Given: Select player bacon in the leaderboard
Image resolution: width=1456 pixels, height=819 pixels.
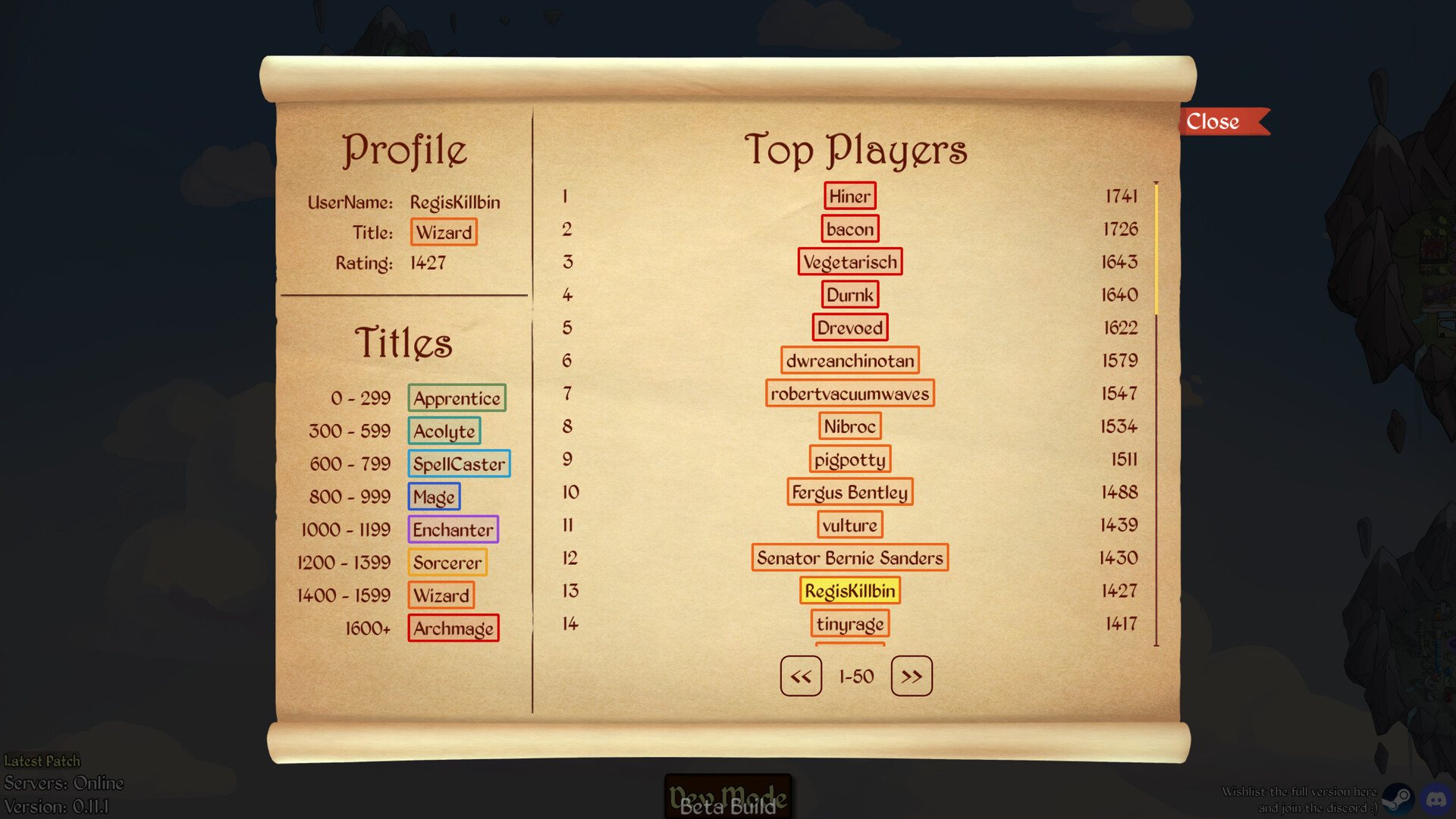Looking at the screenshot, I should [x=849, y=229].
